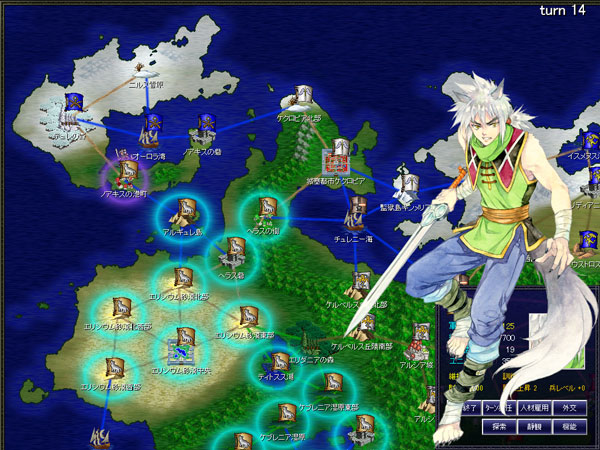Choose the ヘラスの槍 map node
Image resolution: width=600 pixels, height=450 pixels.
click(267, 210)
